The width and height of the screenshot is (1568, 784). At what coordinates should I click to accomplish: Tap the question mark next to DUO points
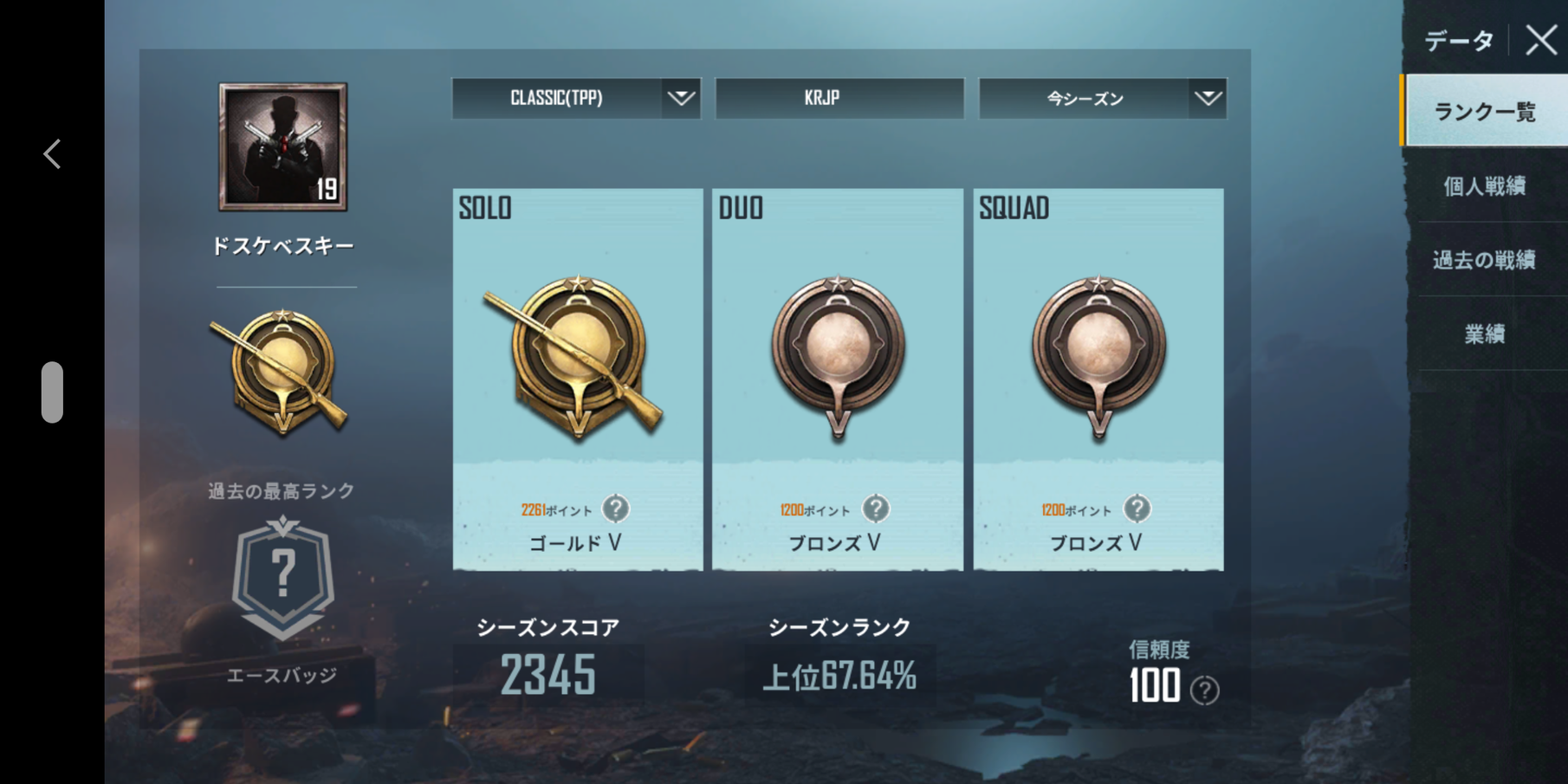coord(876,509)
